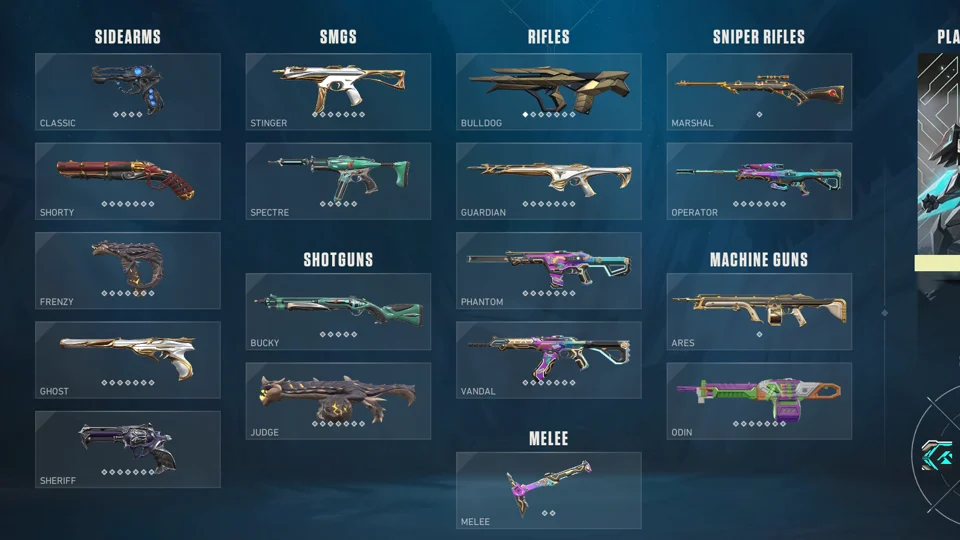Viewport: 960px width, 540px height.
Task: Choose the Operator sniper tile
Action: [x=759, y=181]
